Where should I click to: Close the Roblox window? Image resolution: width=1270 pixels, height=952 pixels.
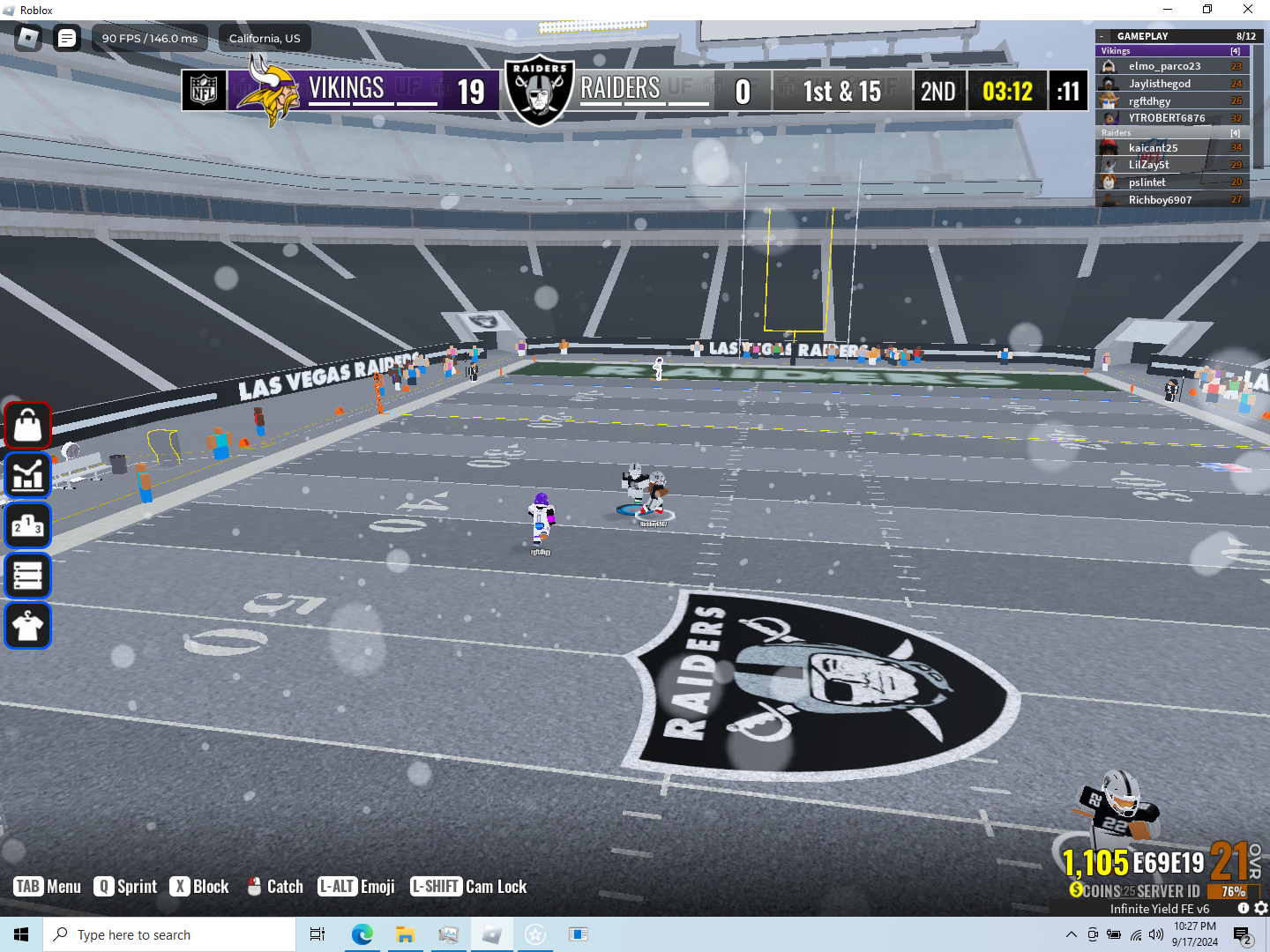(x=1248, y=10)
